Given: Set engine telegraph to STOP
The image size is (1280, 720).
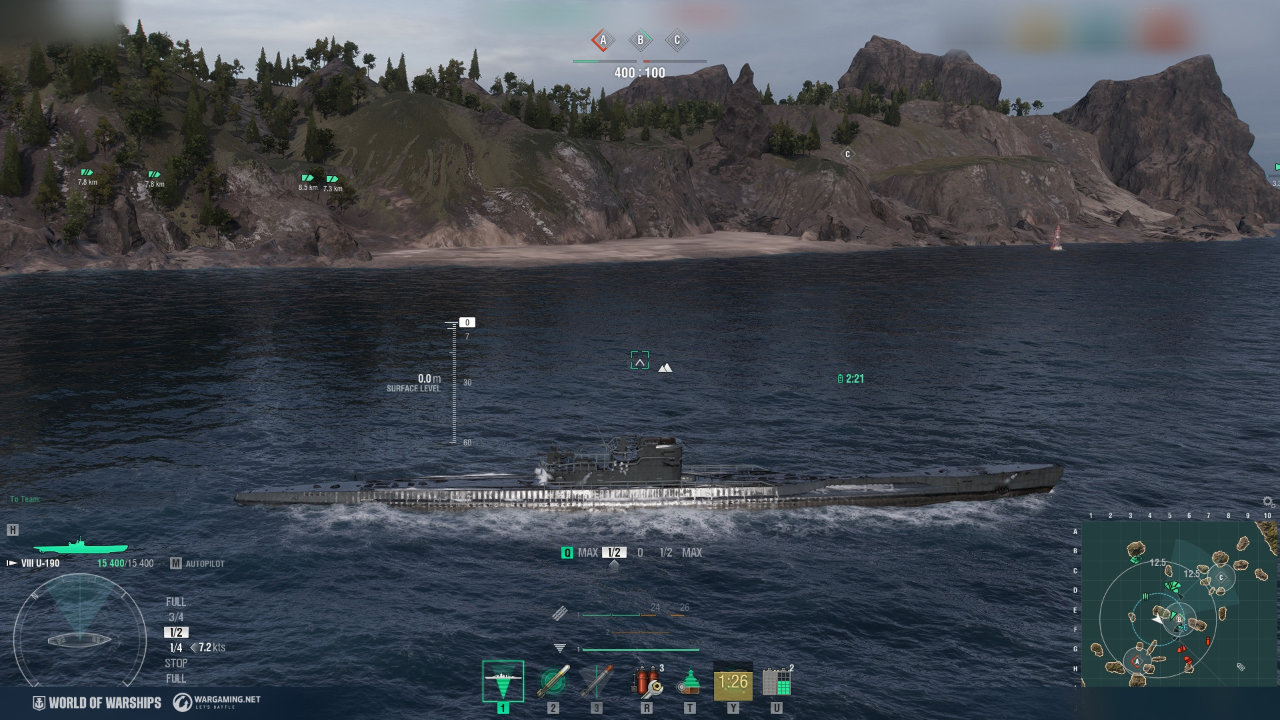Looking at the screenshot, I should (x=176, y=663).
